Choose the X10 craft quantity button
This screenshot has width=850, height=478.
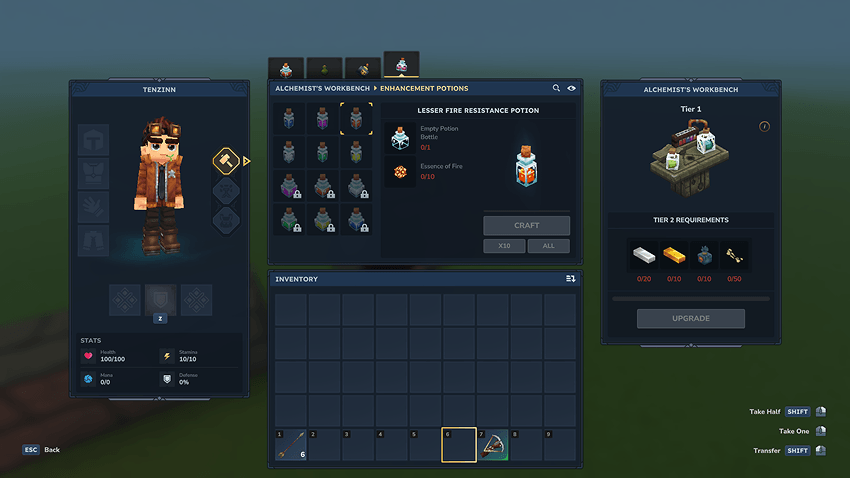(x=505, y=246)
